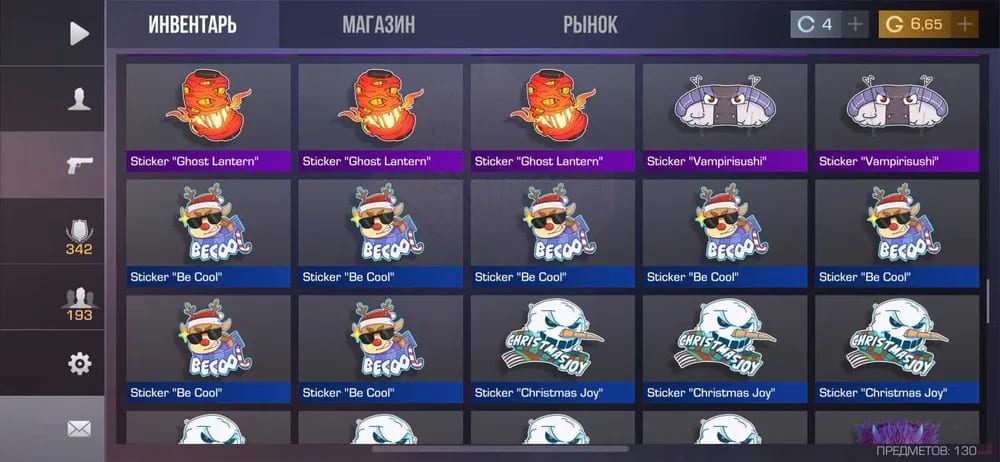The width and height of the screenshot is (1000, 462).
Task: Open the player profile icon
Action: (x=79, y=99)
